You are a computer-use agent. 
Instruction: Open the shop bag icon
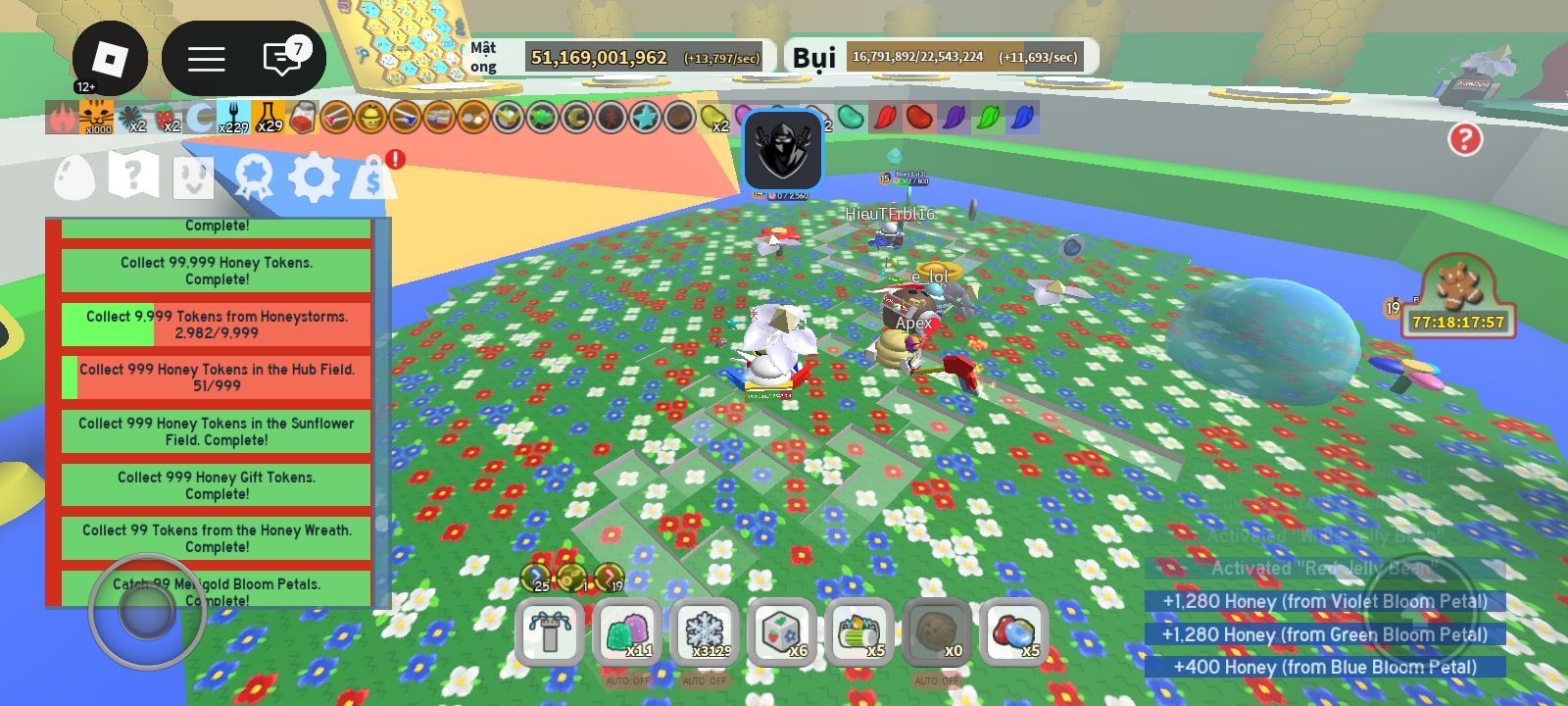click(372, 177)
